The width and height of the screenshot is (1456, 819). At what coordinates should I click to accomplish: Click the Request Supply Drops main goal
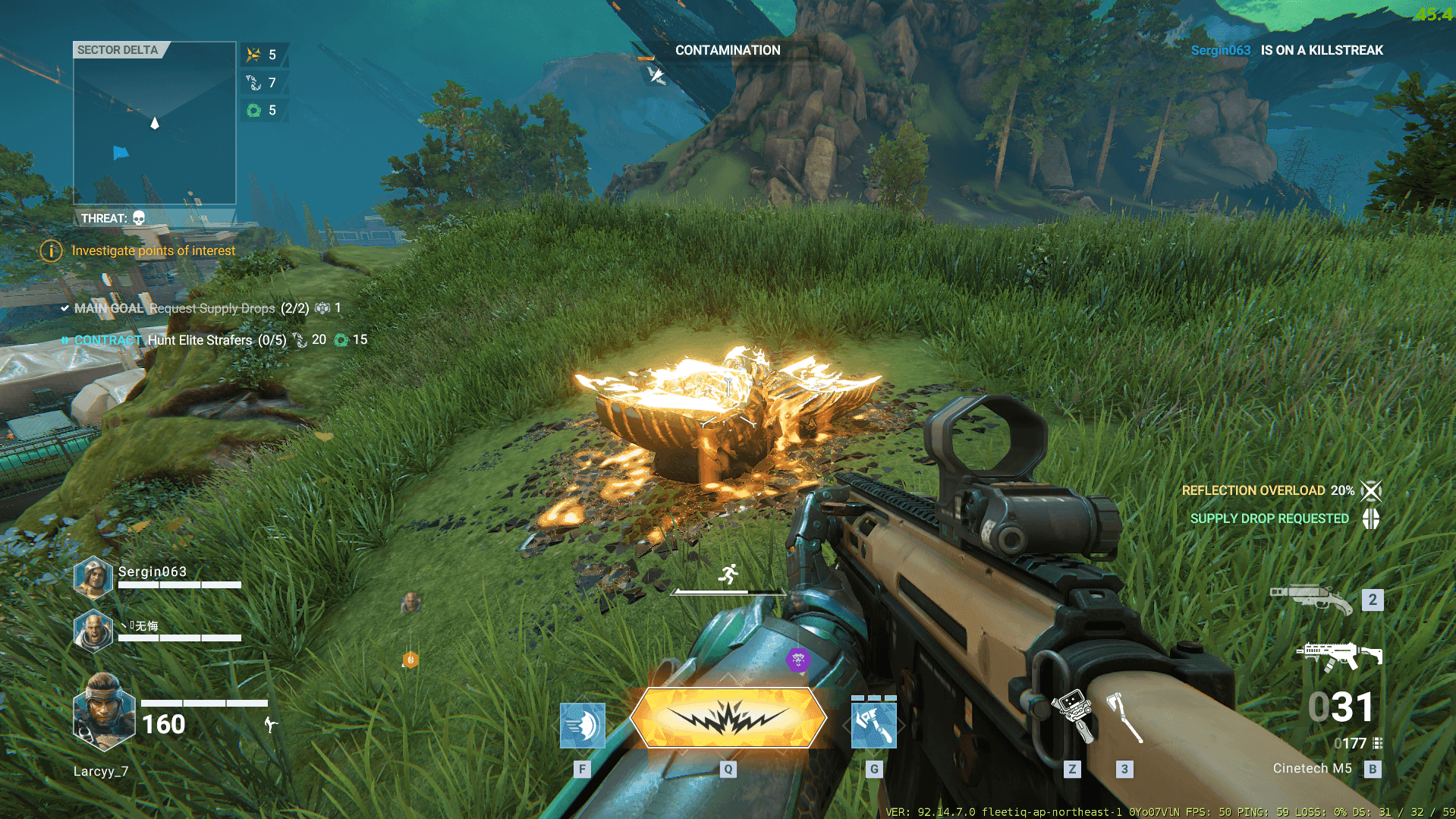coord(212,308)
